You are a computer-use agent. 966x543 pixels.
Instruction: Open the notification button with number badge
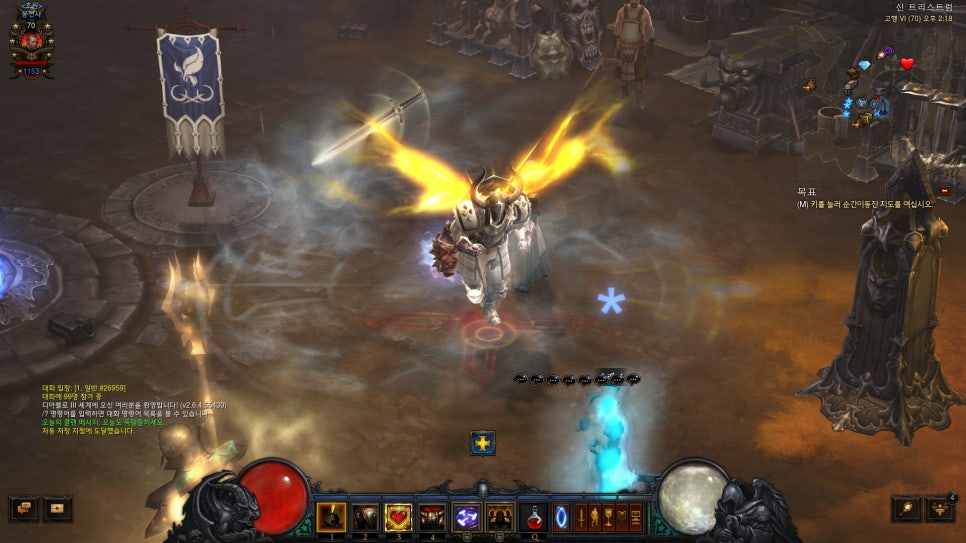(x=940, y=509)
